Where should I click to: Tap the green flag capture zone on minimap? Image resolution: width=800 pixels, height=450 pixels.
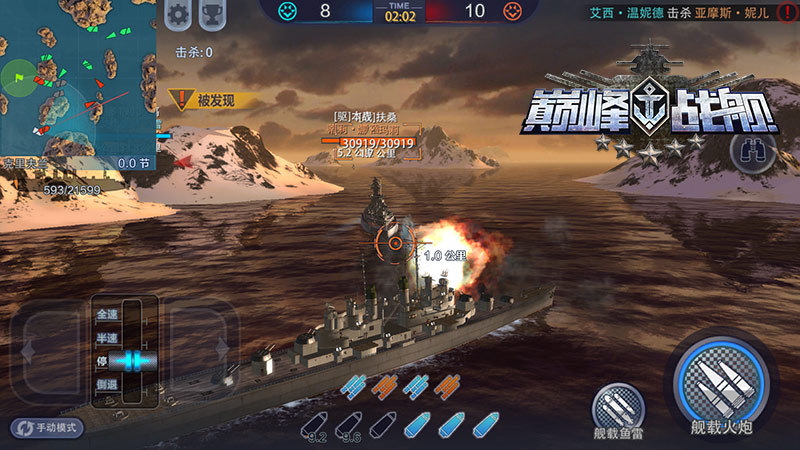pos(18,75)
